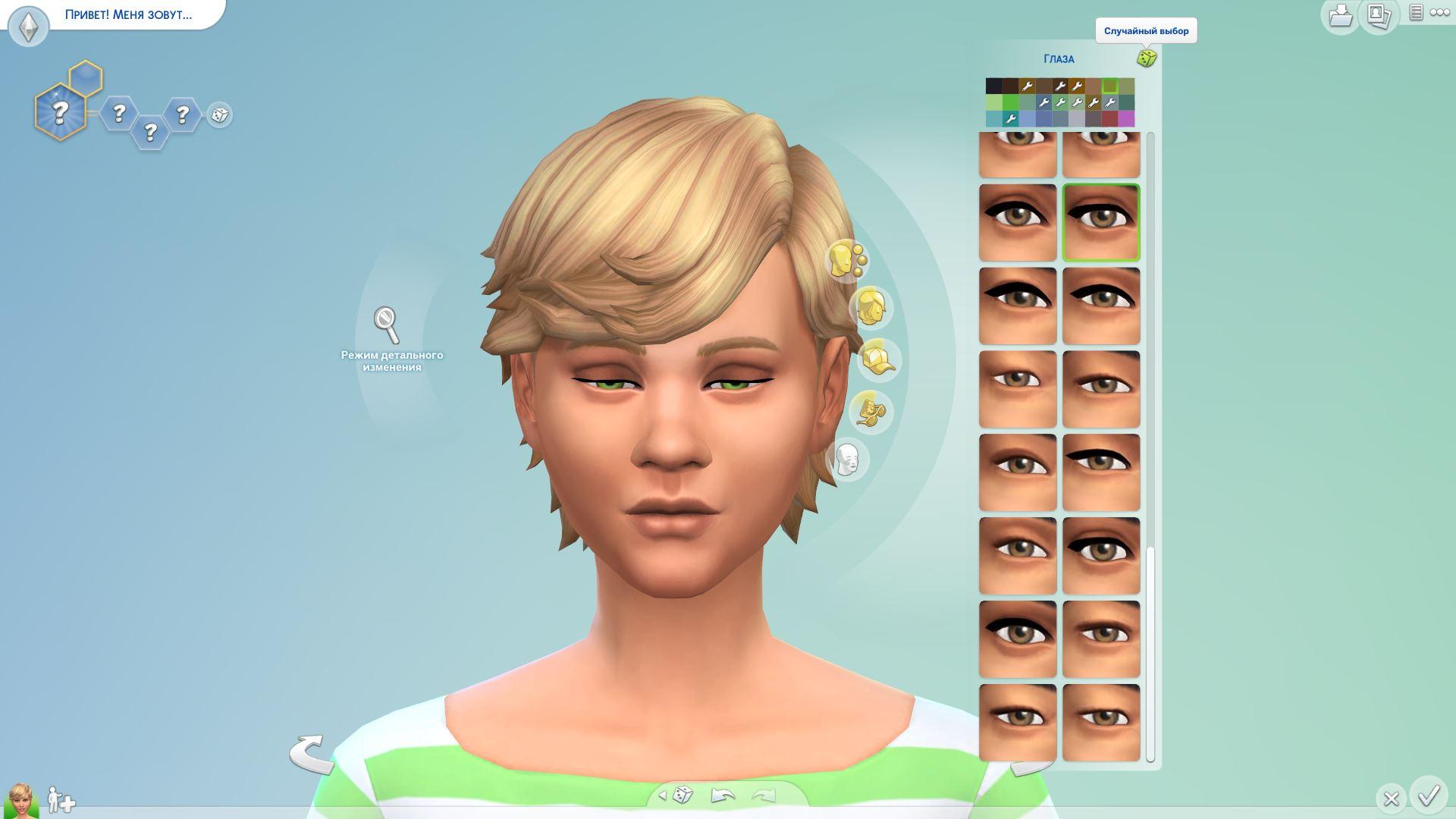
Task: Open the face details category icon
Action: [846, 260]
